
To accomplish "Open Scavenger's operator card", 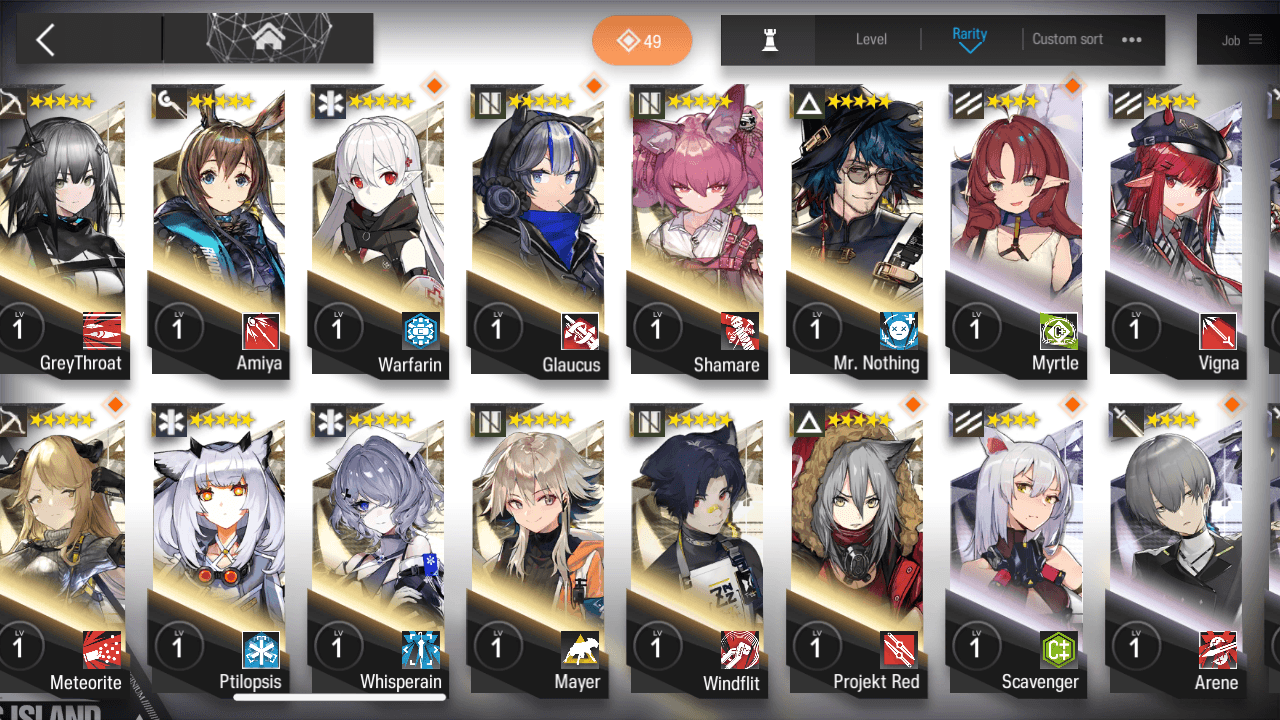I will pos(1016,550).
